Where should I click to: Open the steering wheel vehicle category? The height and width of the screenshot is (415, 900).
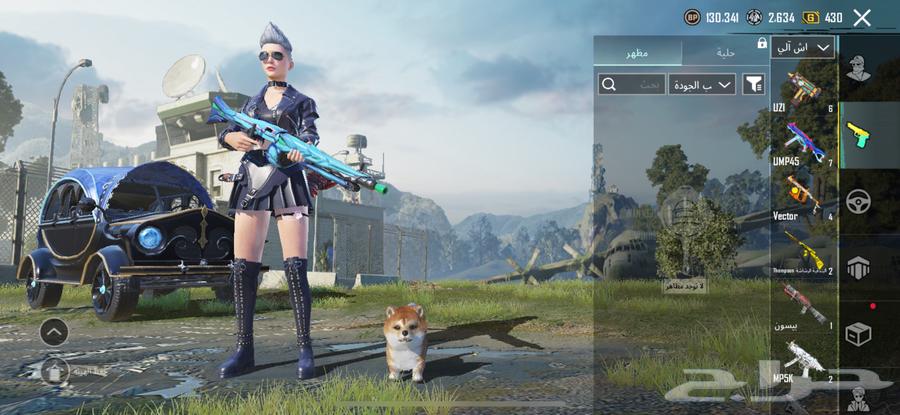858,201
